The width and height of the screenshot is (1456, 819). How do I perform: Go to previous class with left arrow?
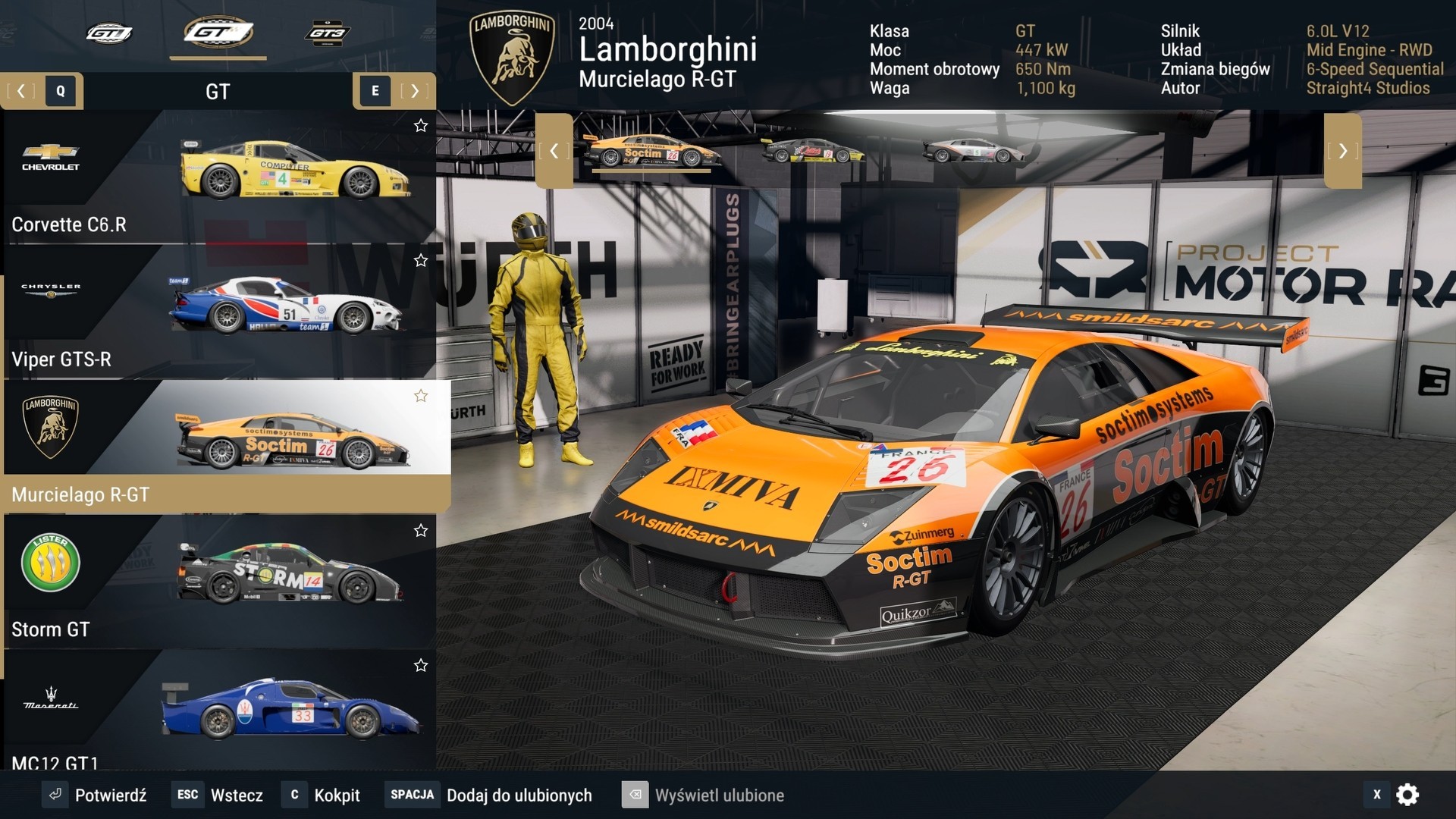pos(21,91)
